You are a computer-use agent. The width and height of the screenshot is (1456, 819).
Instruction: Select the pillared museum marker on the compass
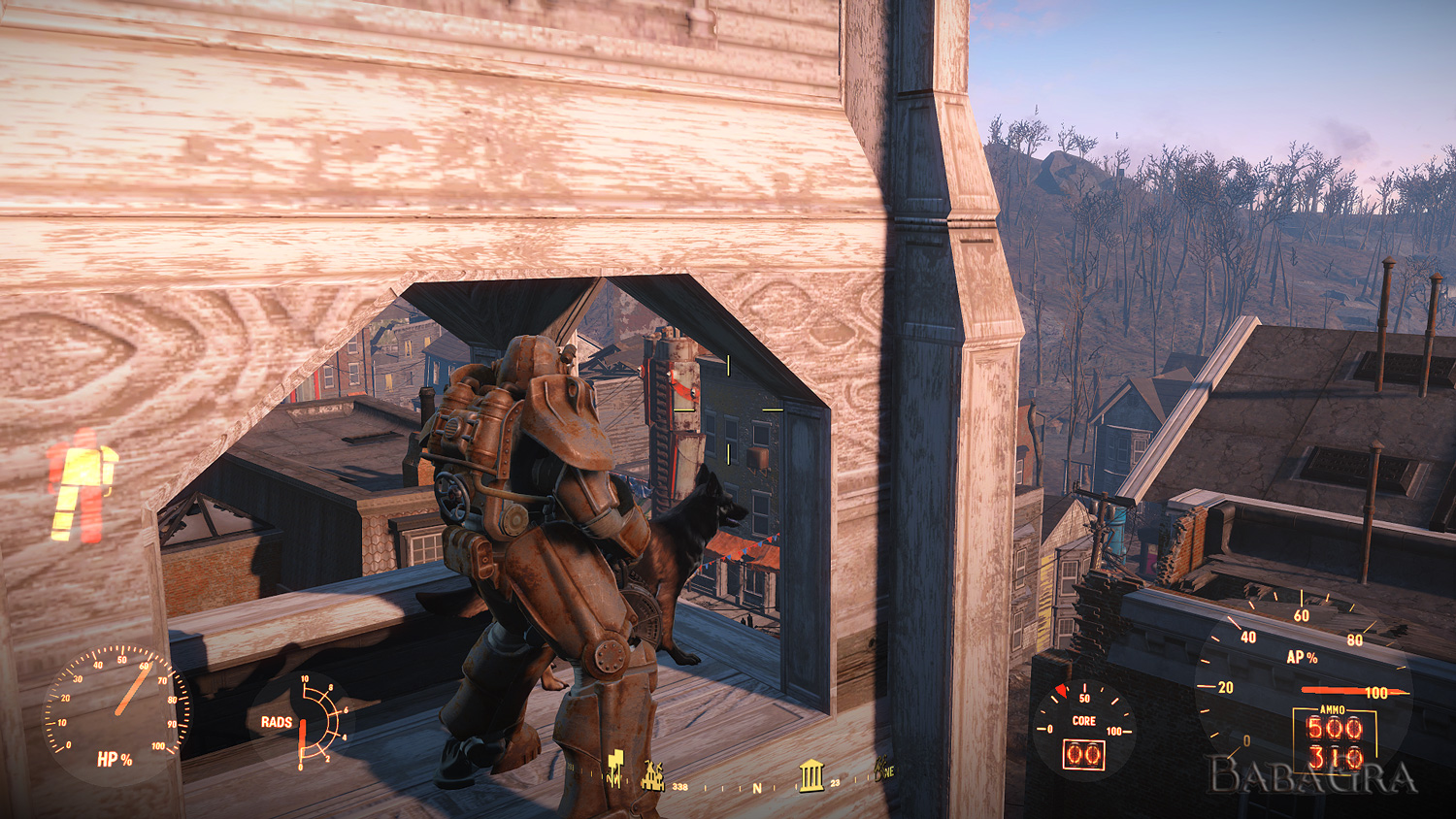811,775
